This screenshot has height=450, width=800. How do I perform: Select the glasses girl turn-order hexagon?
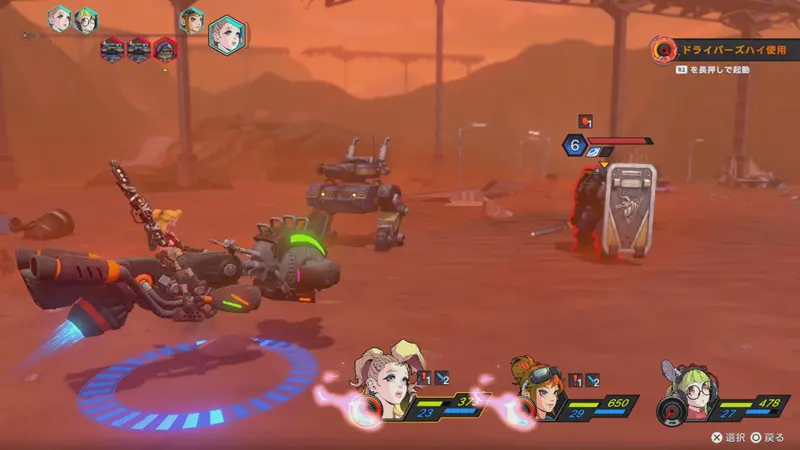coord(86,19)
